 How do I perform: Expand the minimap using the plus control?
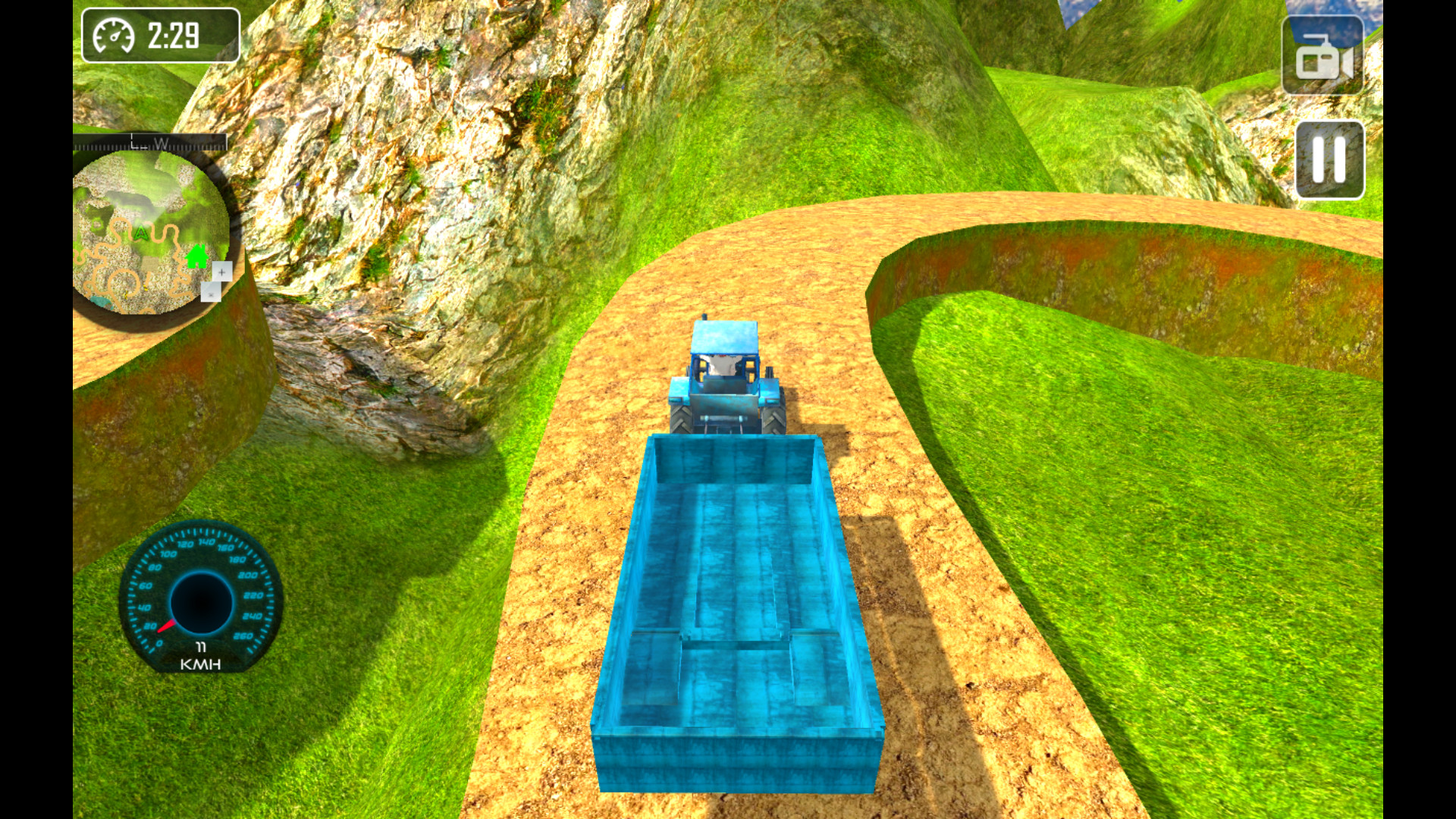[x=221, y=270]
